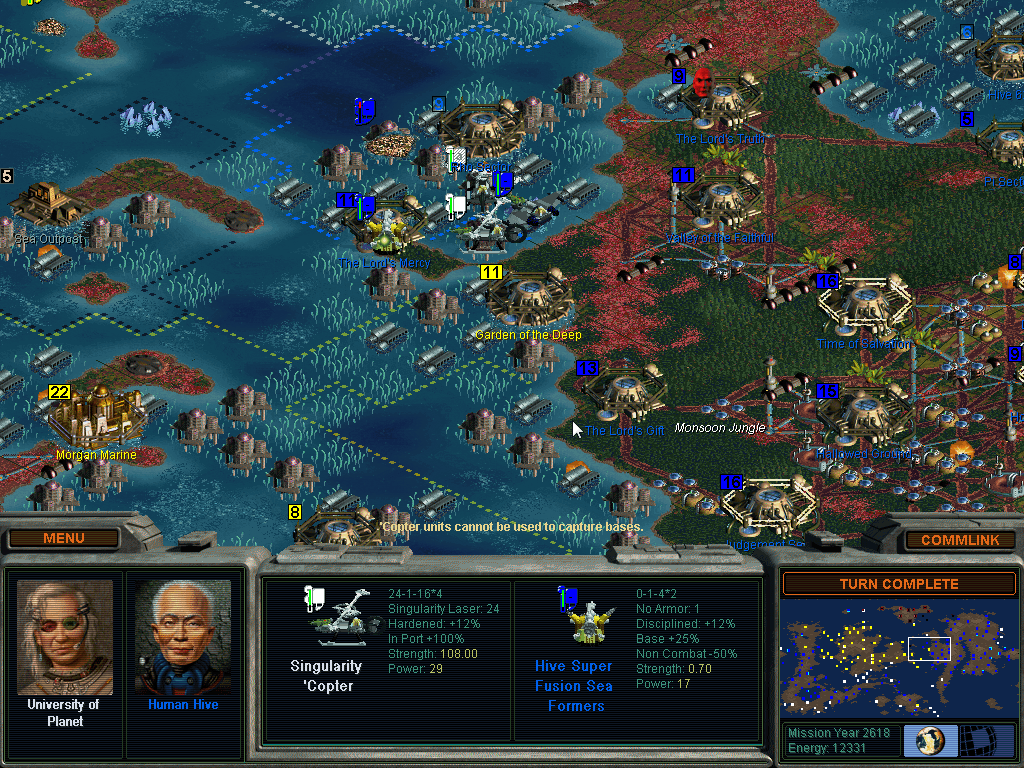Click the TURN COMPLETE button
Viewport: 1024px width, 768px height.
tap(898, 584)
